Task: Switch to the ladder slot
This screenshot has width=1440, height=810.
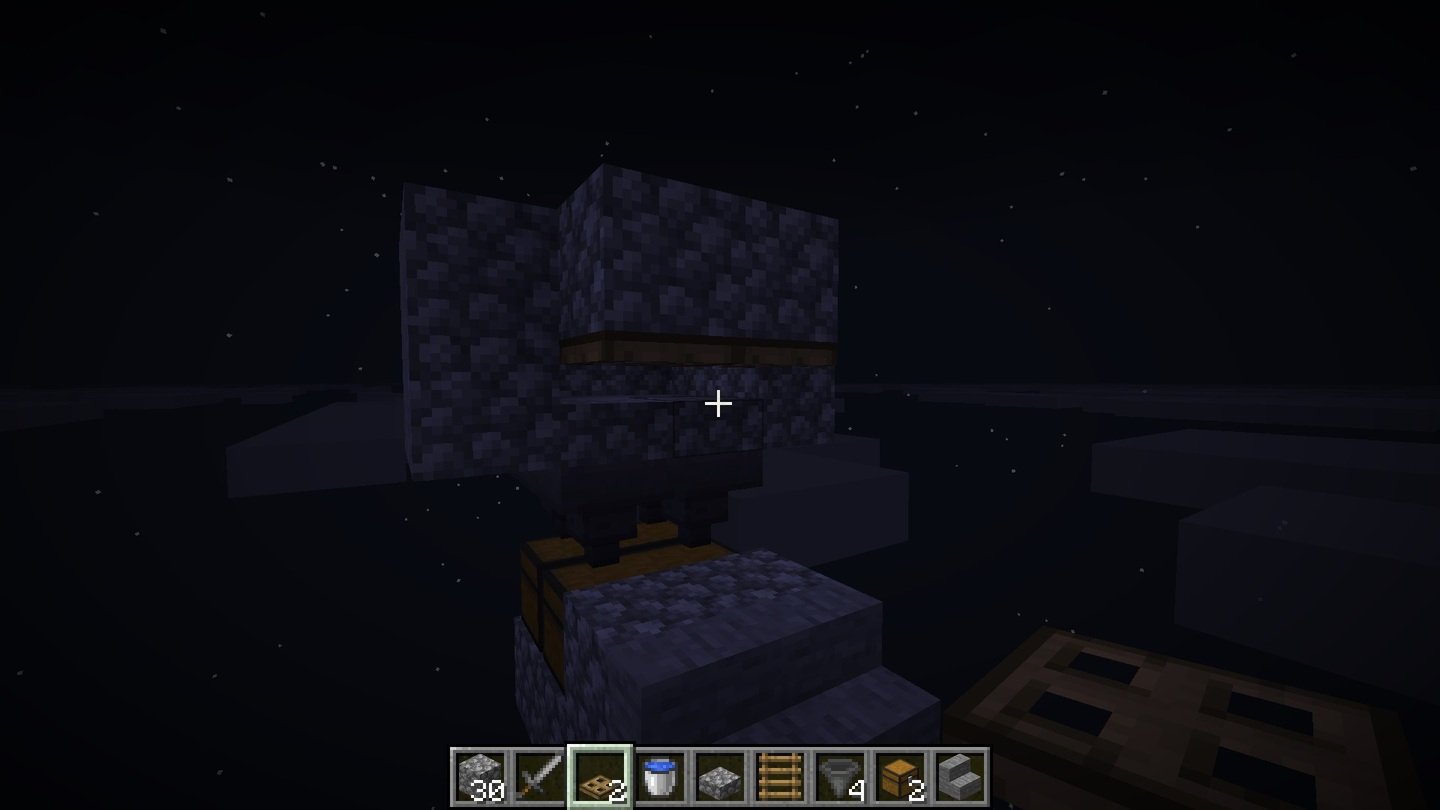Action: 780,777
